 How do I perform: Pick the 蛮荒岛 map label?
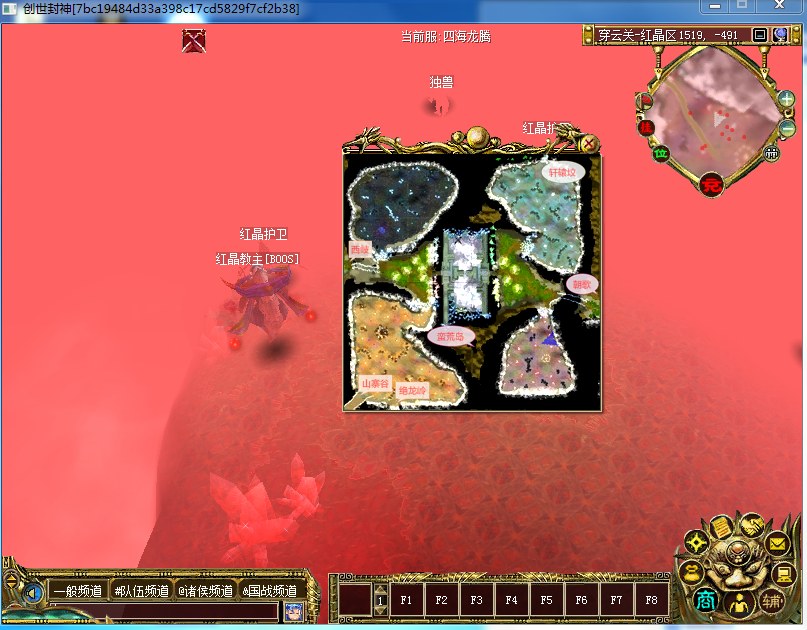[450, 336]
